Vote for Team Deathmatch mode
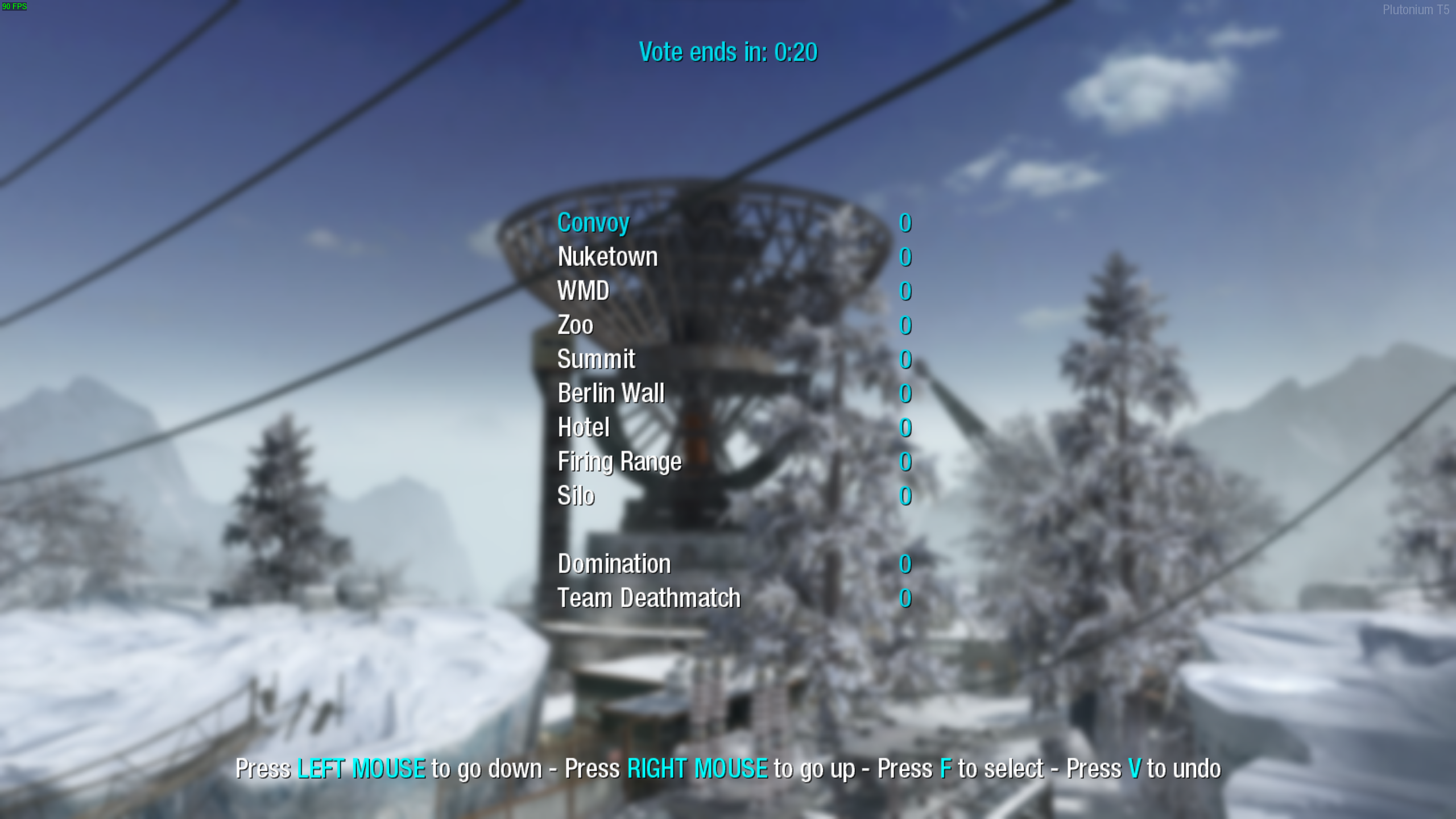1456x819 pixels. [648, 598]
